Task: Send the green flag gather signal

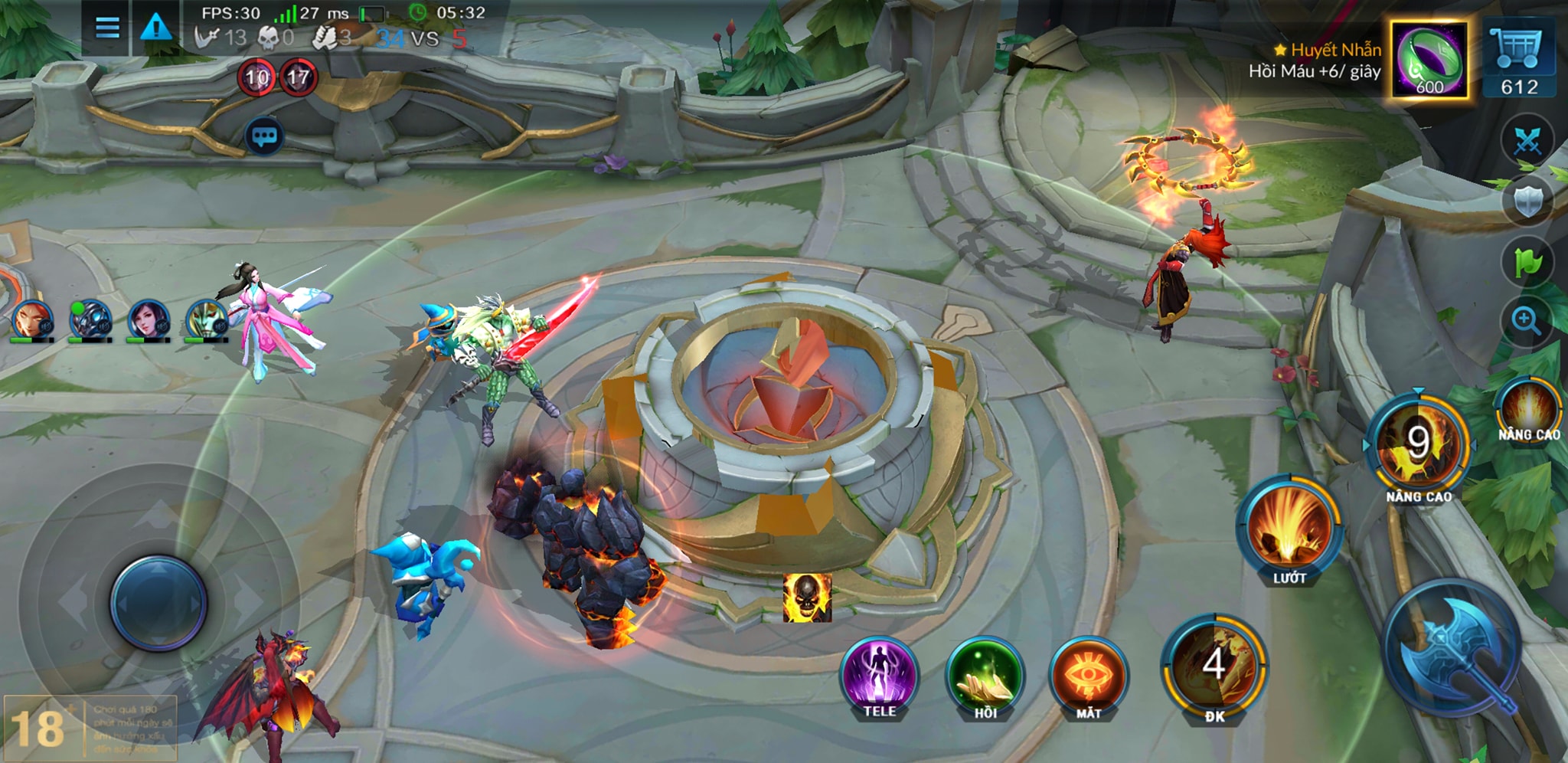Action: pos(1527,262)
